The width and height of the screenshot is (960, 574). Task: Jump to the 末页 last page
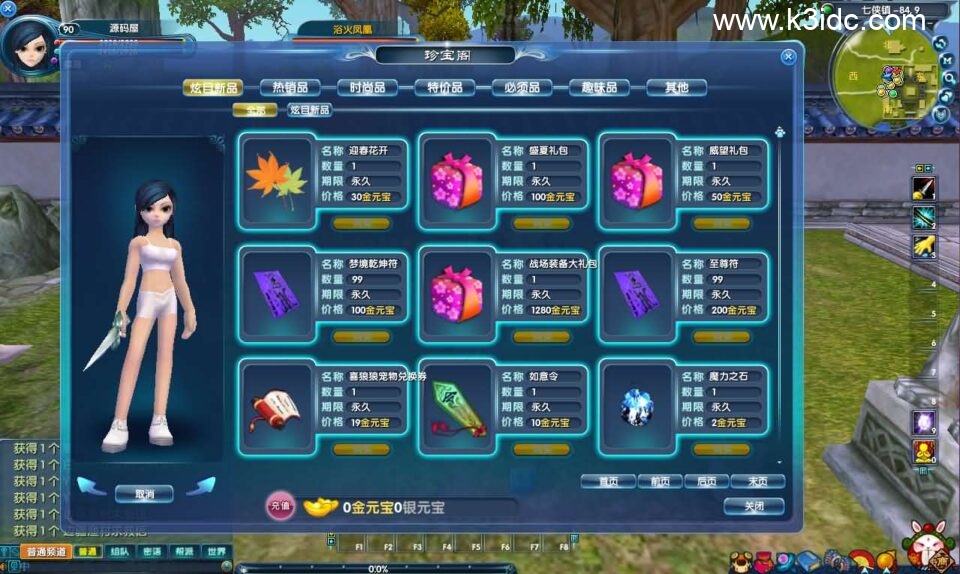click(x=757, y=481)
